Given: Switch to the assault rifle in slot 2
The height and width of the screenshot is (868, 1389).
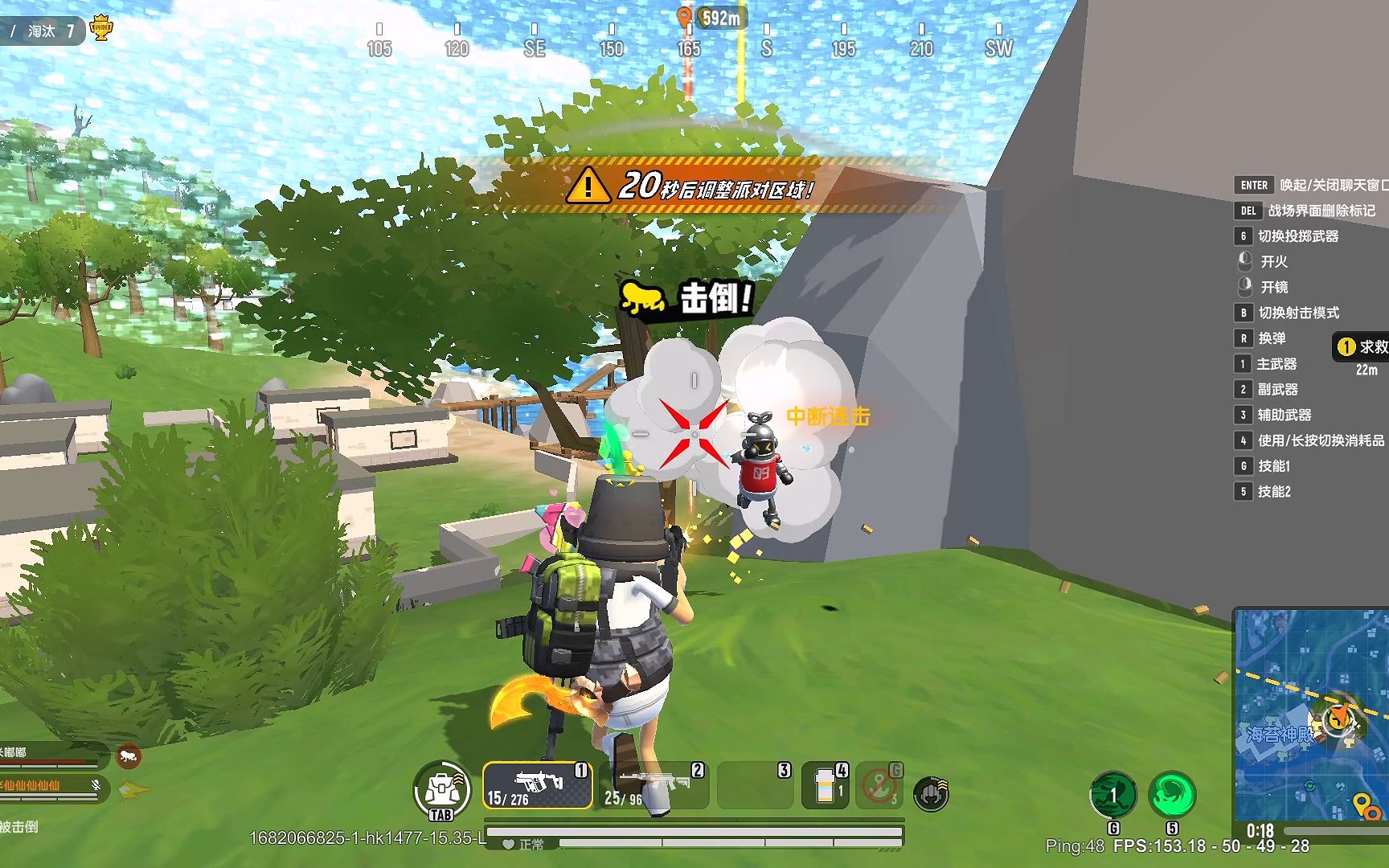Looking at the screenshot, I should (x=655, y=785).
